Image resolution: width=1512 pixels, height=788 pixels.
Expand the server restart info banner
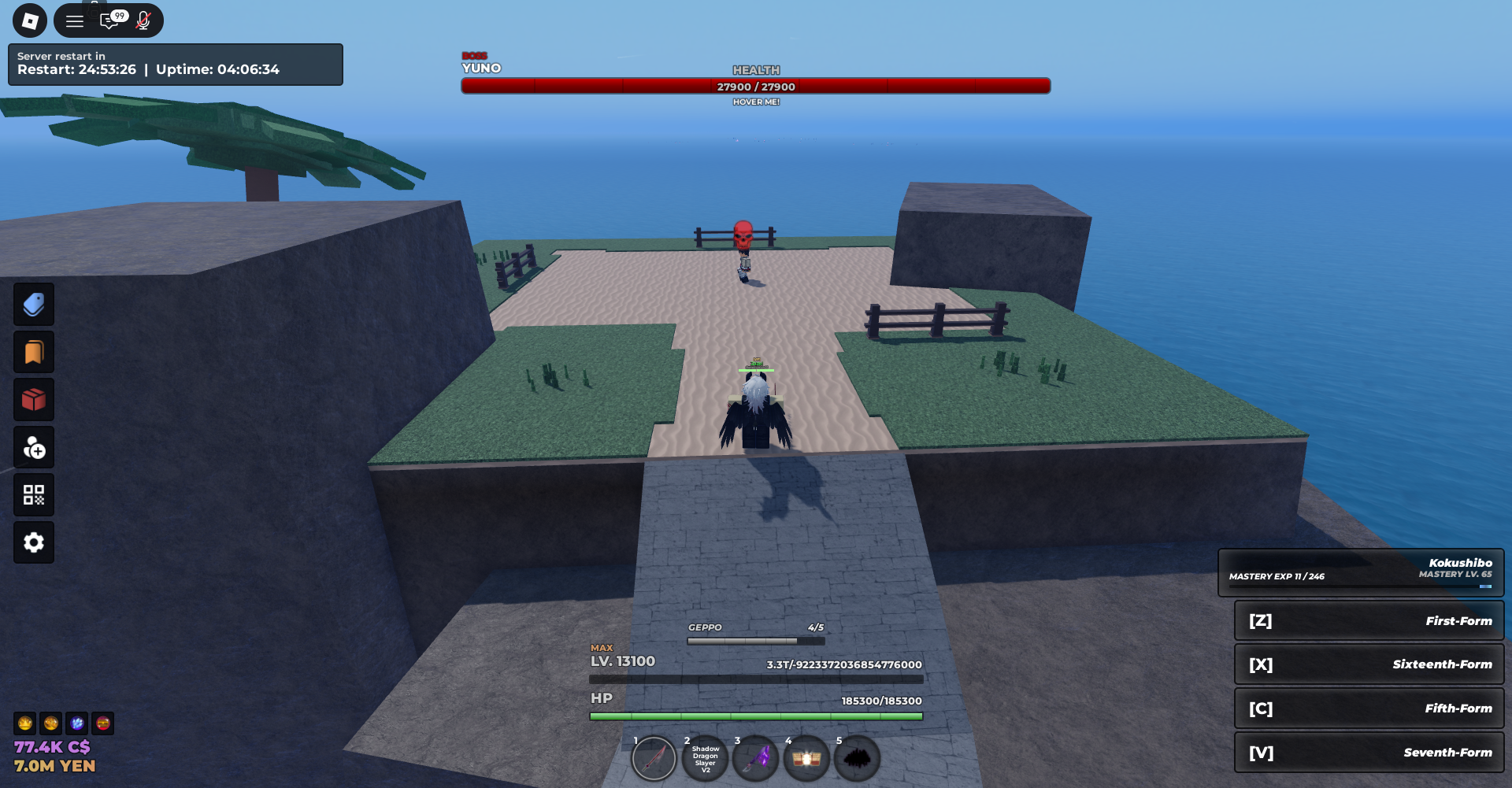[x=175, y=65]
